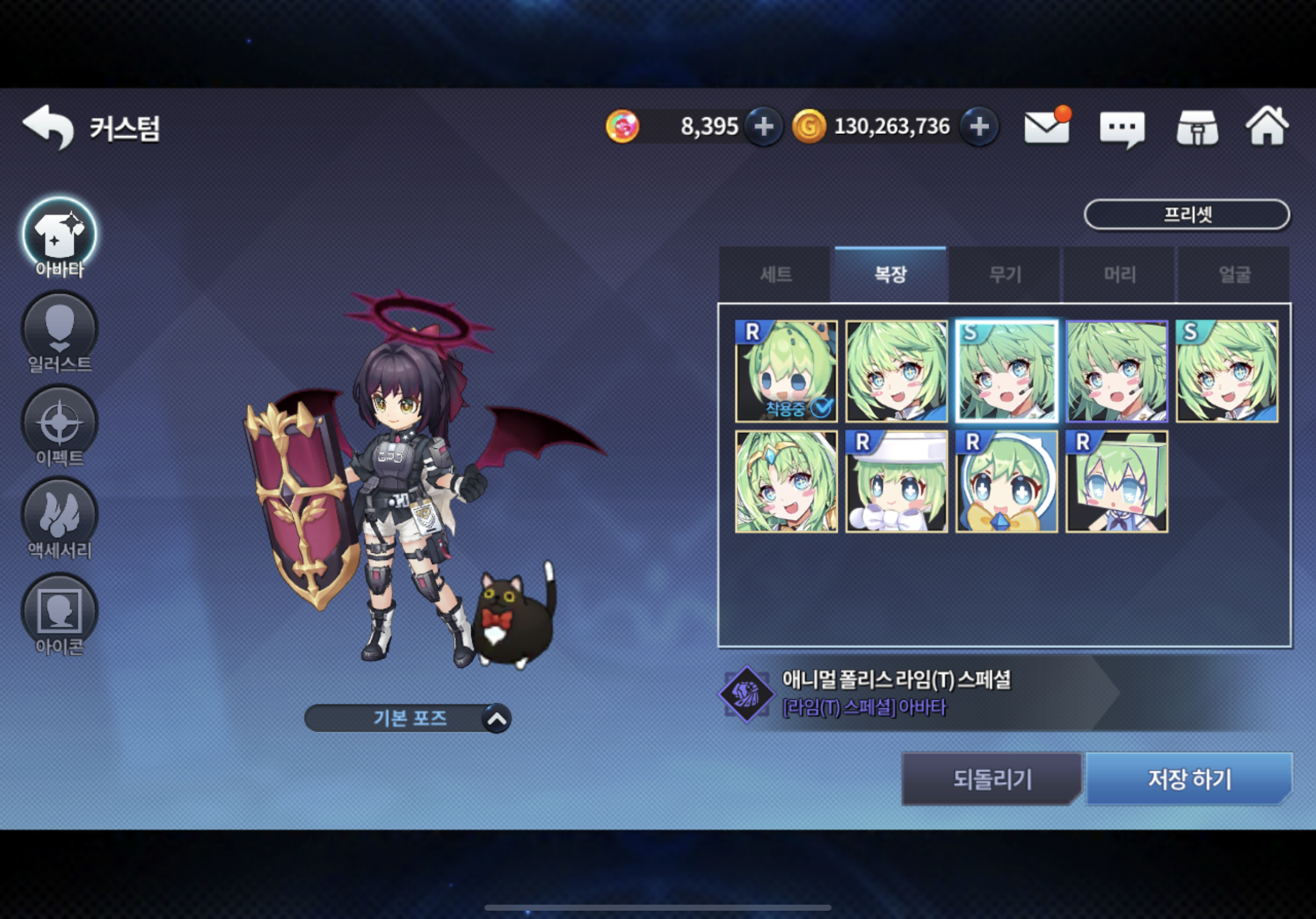The height and width of the screenshot is (919, 1316).
Task: Switch to the 무기 weapon tab
Action: [1005, 274]
